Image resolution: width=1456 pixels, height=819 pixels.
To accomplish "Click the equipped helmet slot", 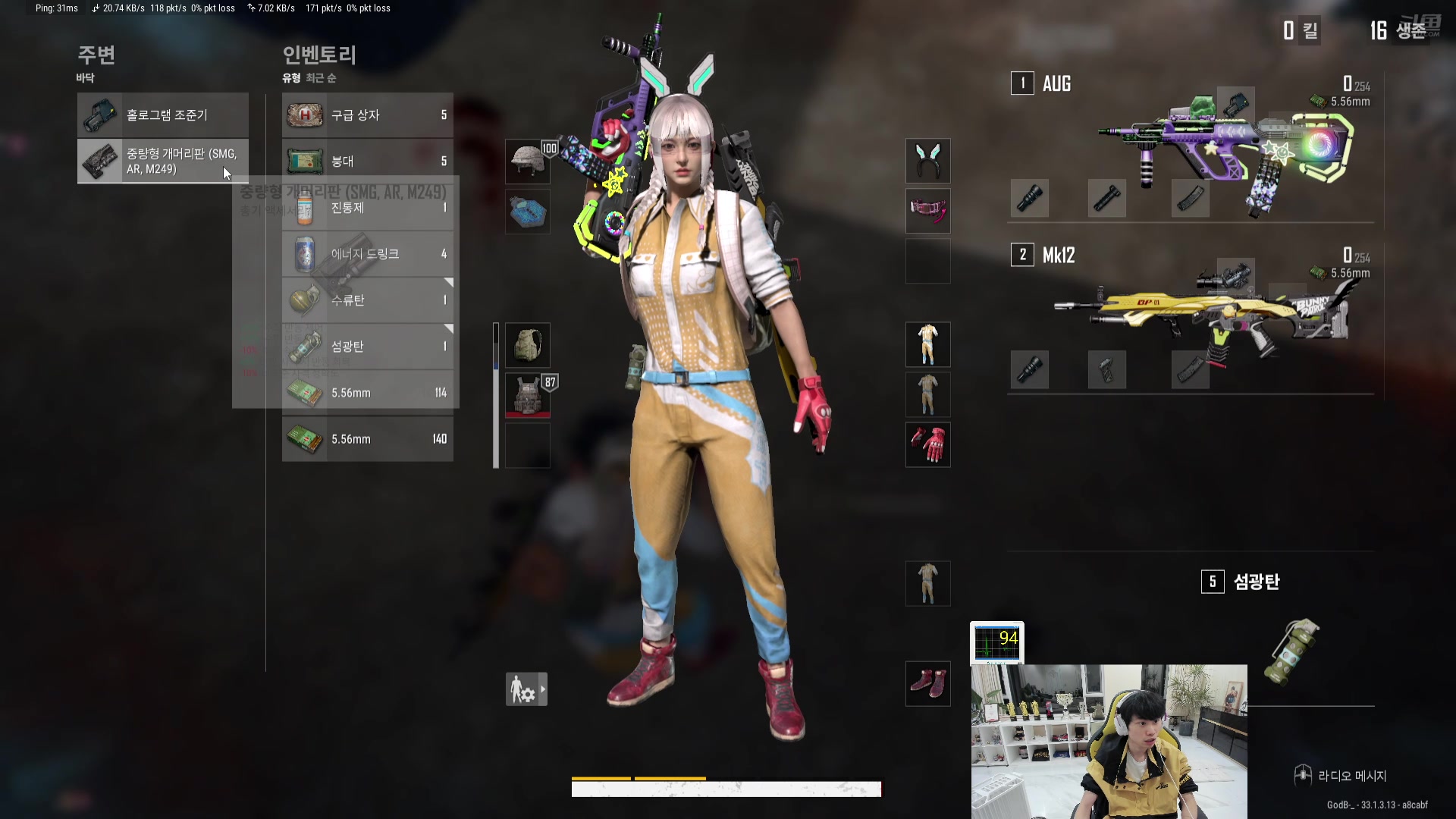I will (x=528, y=162).
